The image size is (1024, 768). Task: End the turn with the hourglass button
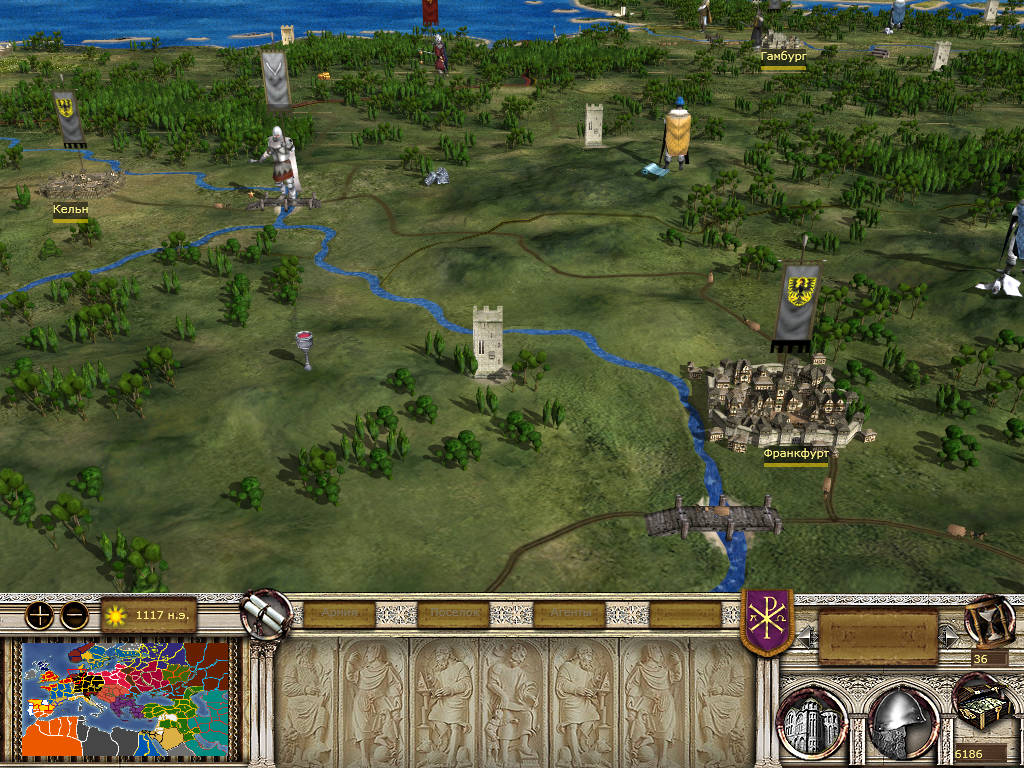[989, 621]
